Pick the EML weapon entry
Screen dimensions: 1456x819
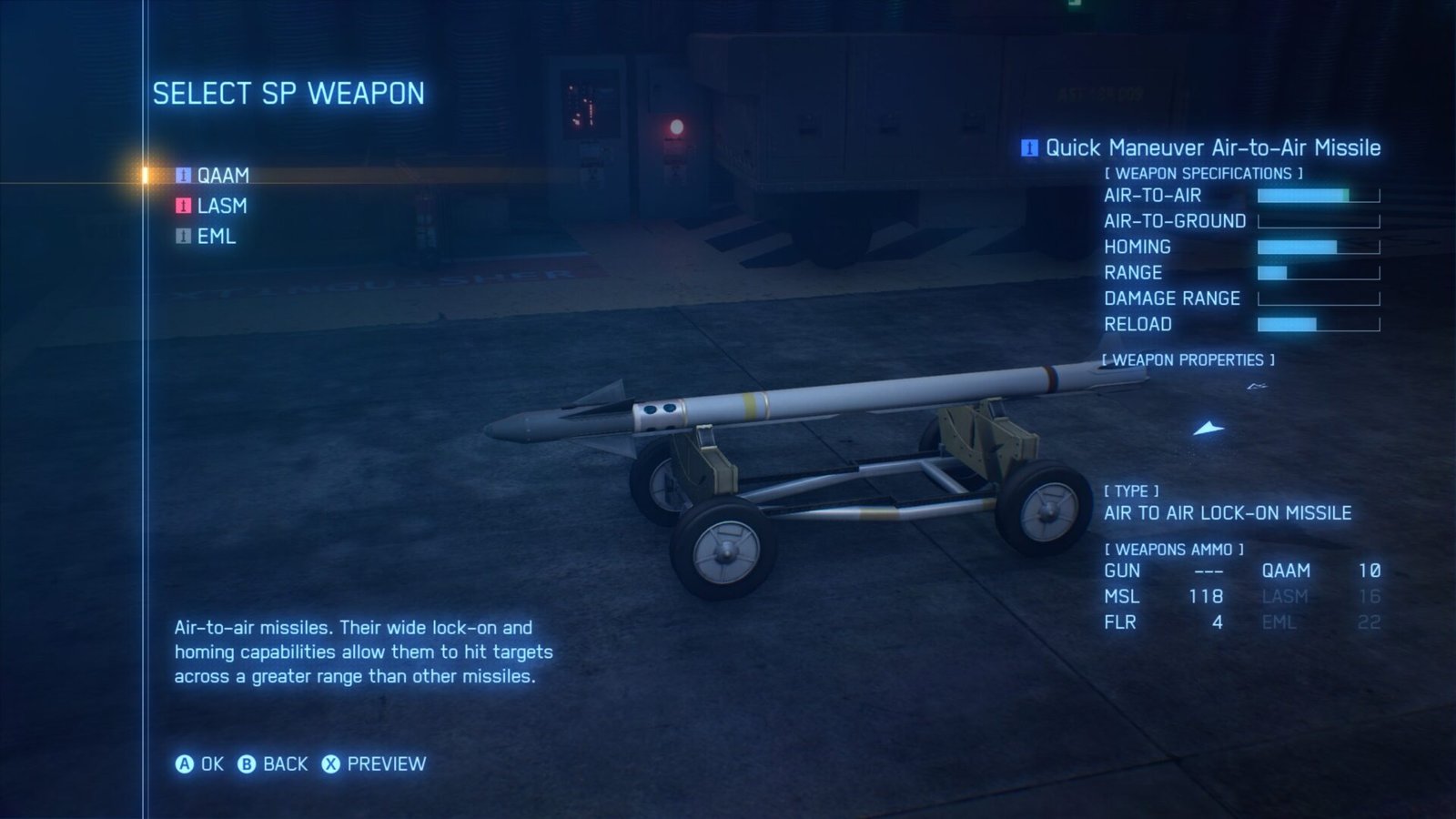[x=216, y=237]
